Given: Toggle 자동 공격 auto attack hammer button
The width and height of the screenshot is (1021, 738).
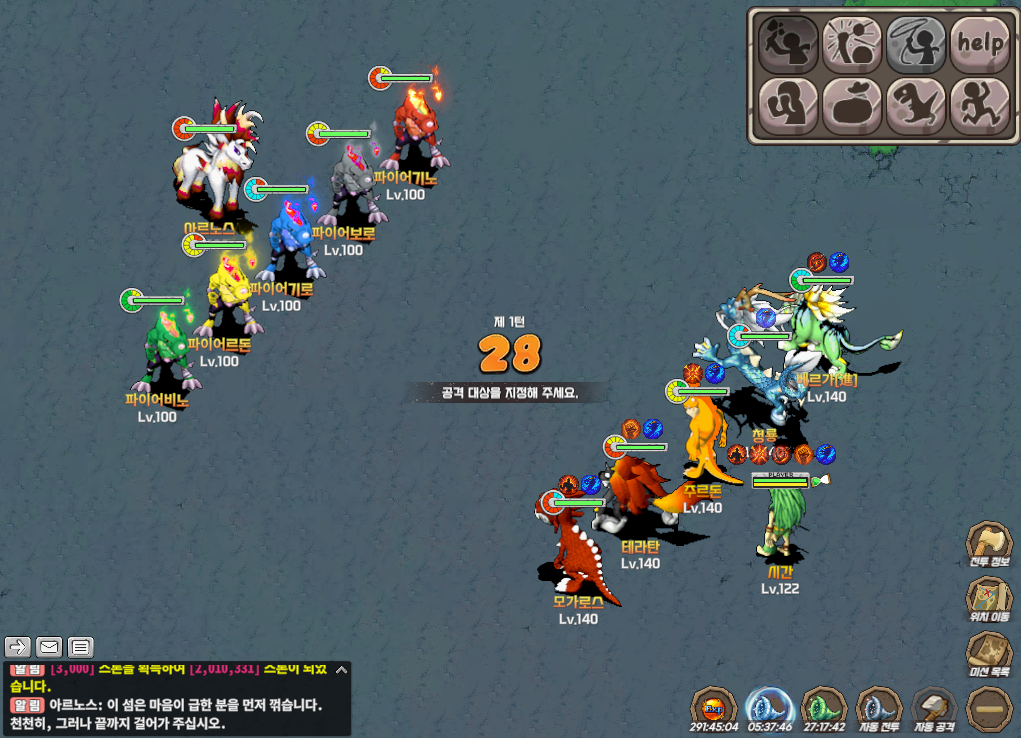Looking at the screenshot, I should (x=935, y=708).
